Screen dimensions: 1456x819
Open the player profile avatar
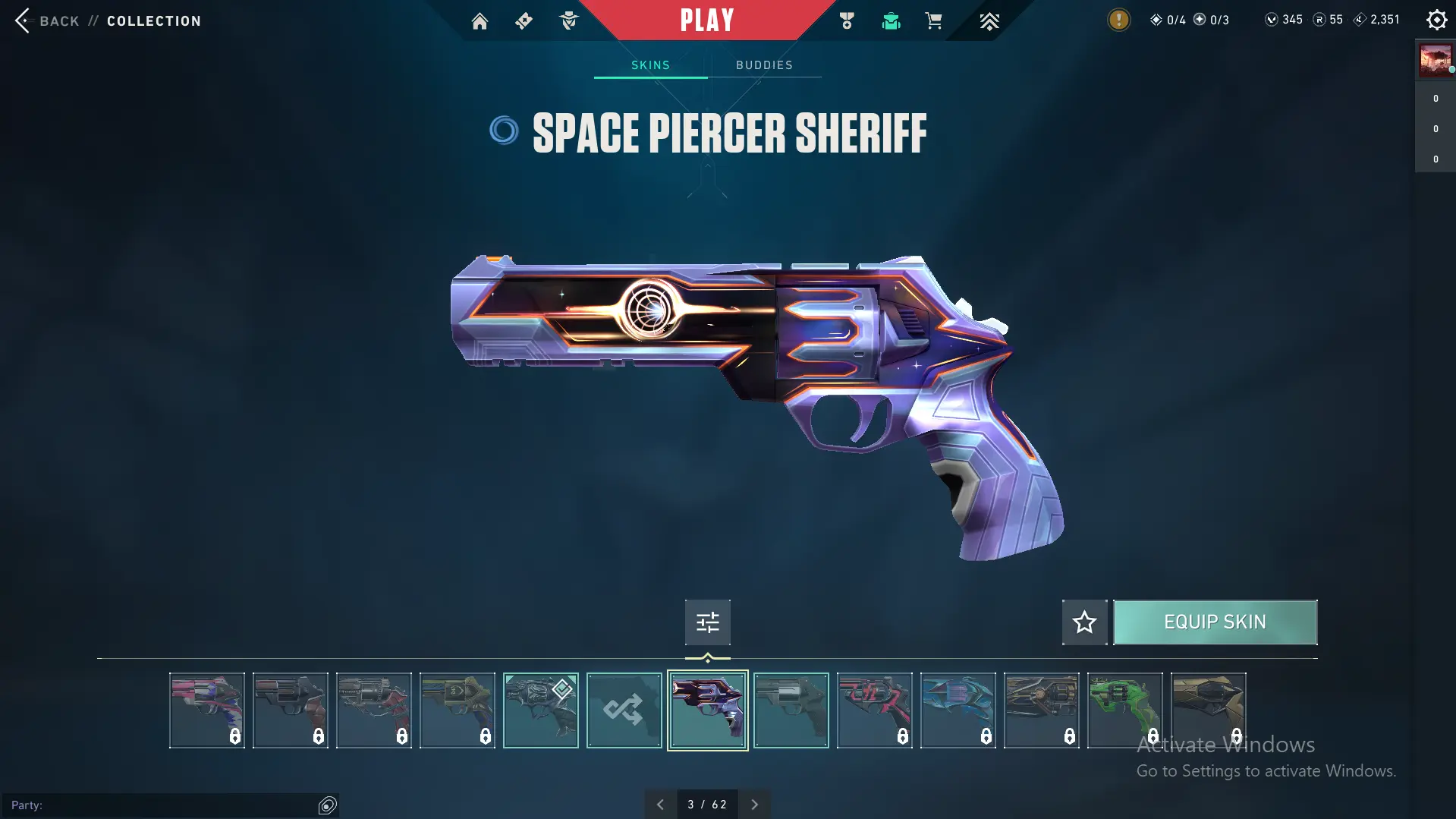[x=1435, y=61]
